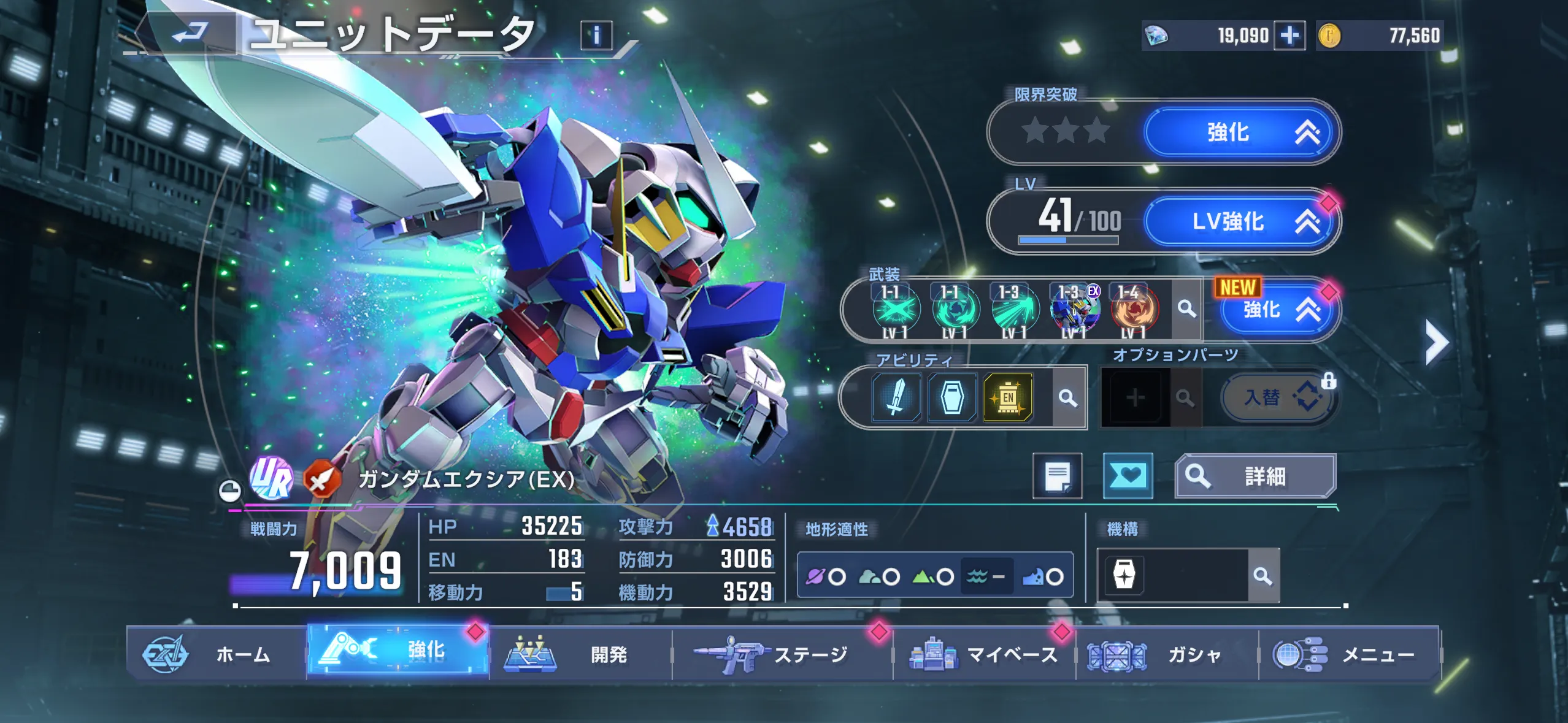The height and width of the screenshot is (723, 1568).
Task: Toggle the heart favorite button
Action: tap(1128, 476)
